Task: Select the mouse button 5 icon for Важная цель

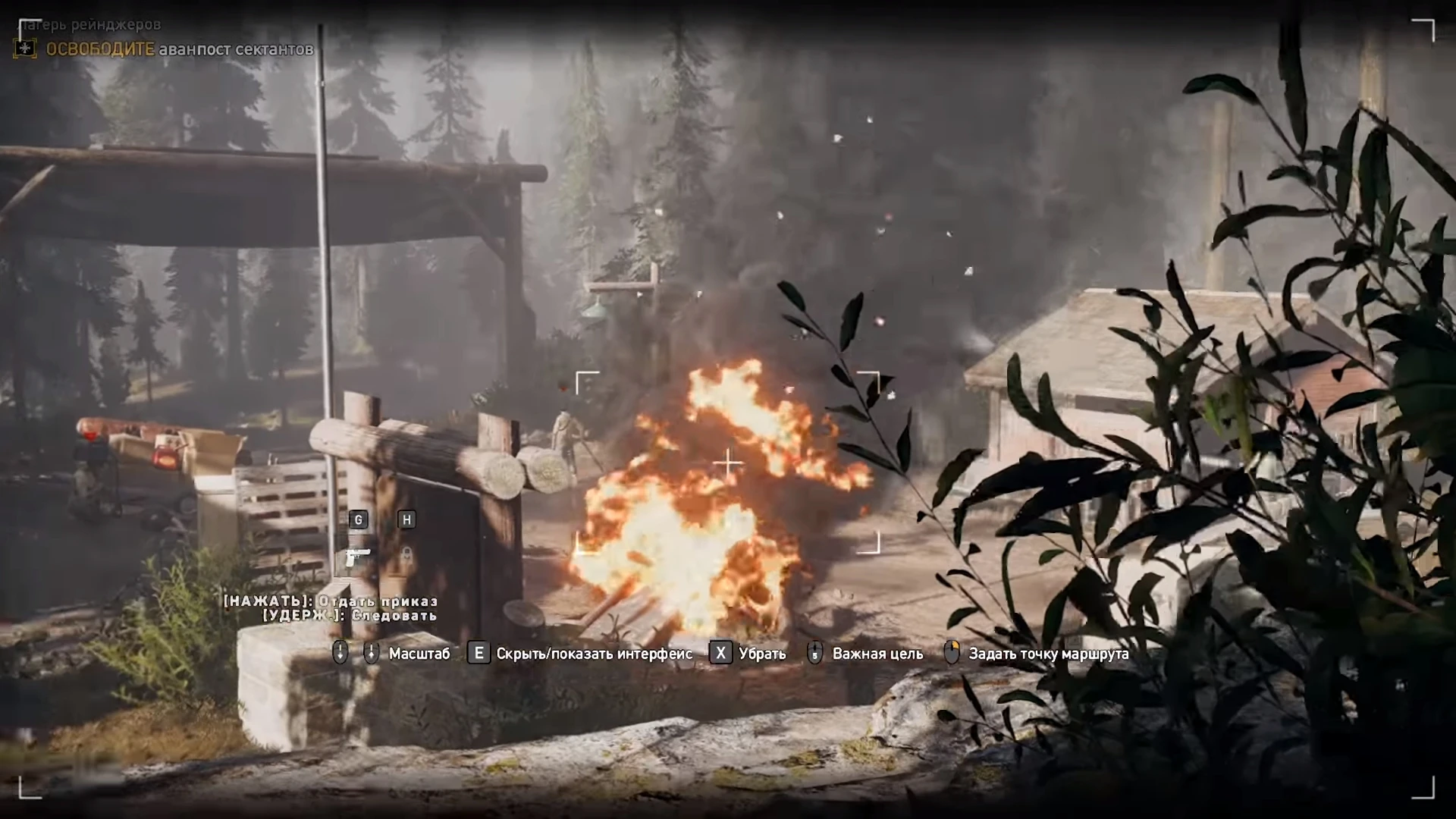Action: click(814, 653)
